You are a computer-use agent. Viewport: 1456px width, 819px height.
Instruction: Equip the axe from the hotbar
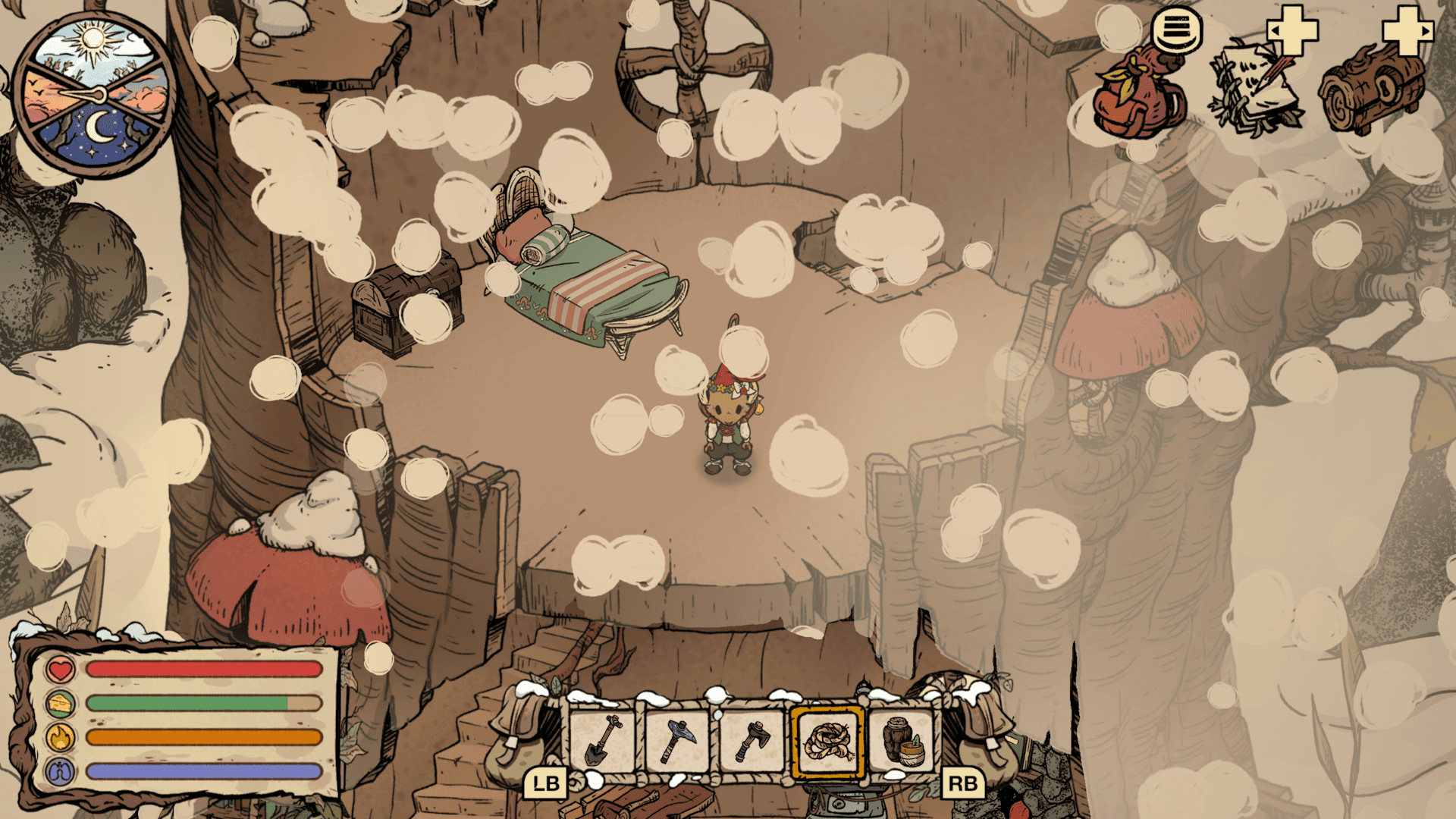tap(752, 742)
